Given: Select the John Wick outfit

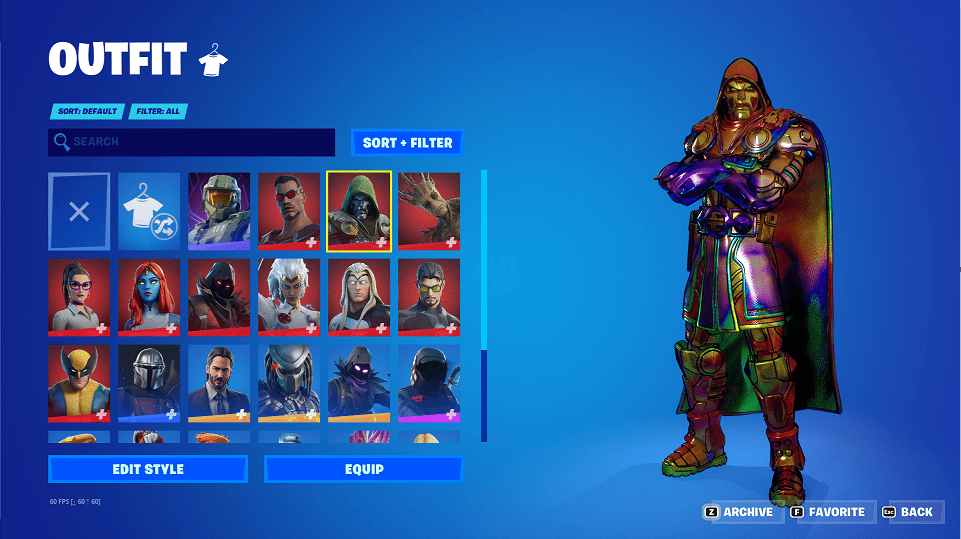Looking at the screenshot, I should (219, 383).
